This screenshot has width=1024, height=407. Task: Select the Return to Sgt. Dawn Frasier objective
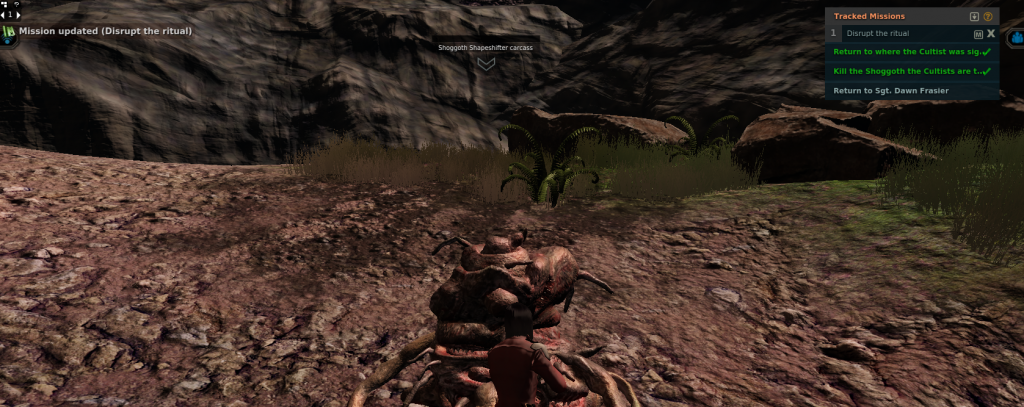pos(890,90)
